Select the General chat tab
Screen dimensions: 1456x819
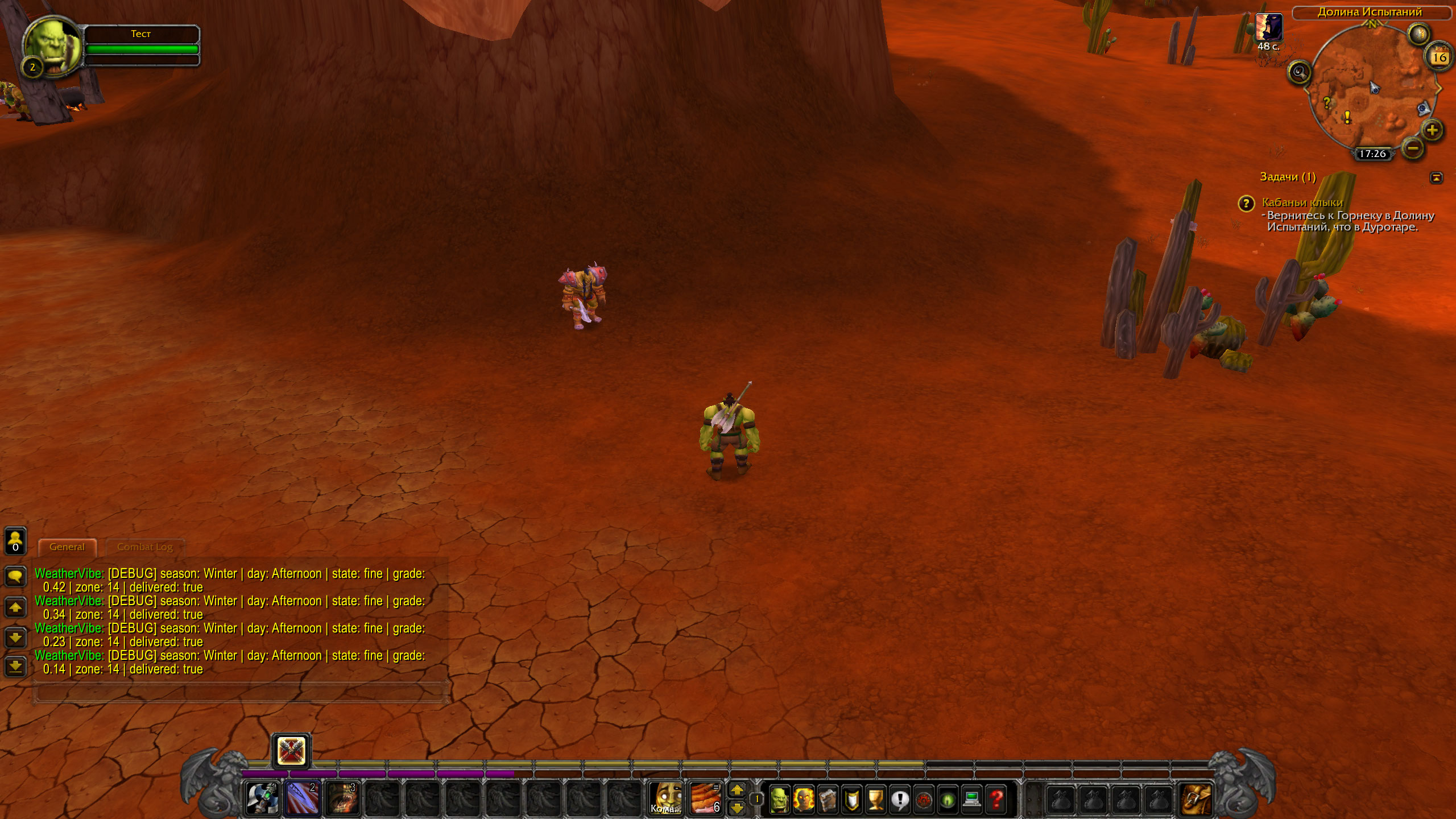click(67, 547)
